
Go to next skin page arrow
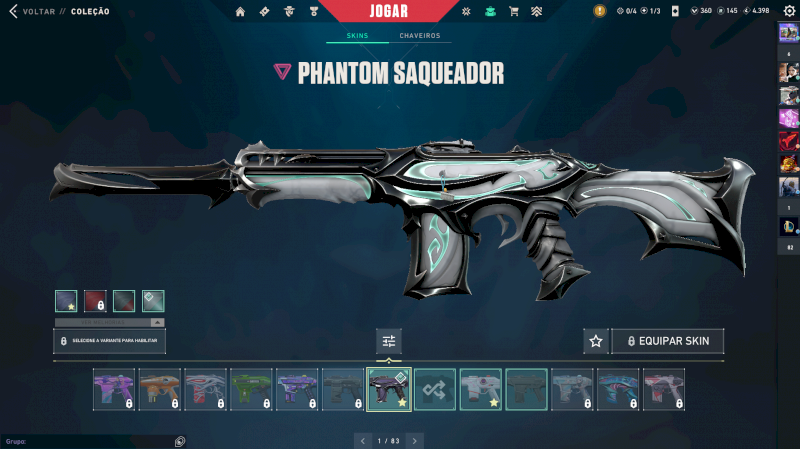click(x=415, y=440)
